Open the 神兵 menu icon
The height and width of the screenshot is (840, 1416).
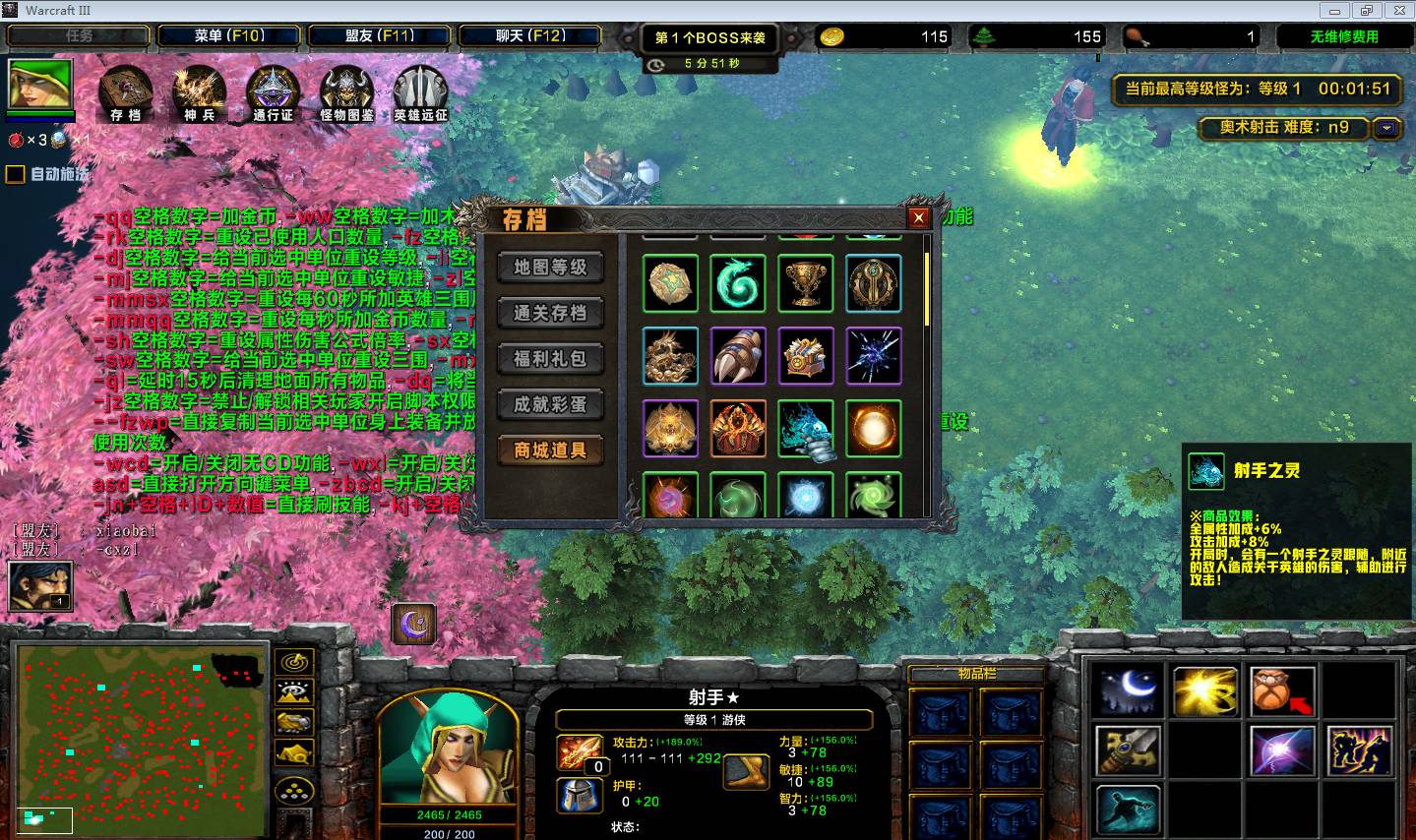pyautogui.click(x=199, y=93)
